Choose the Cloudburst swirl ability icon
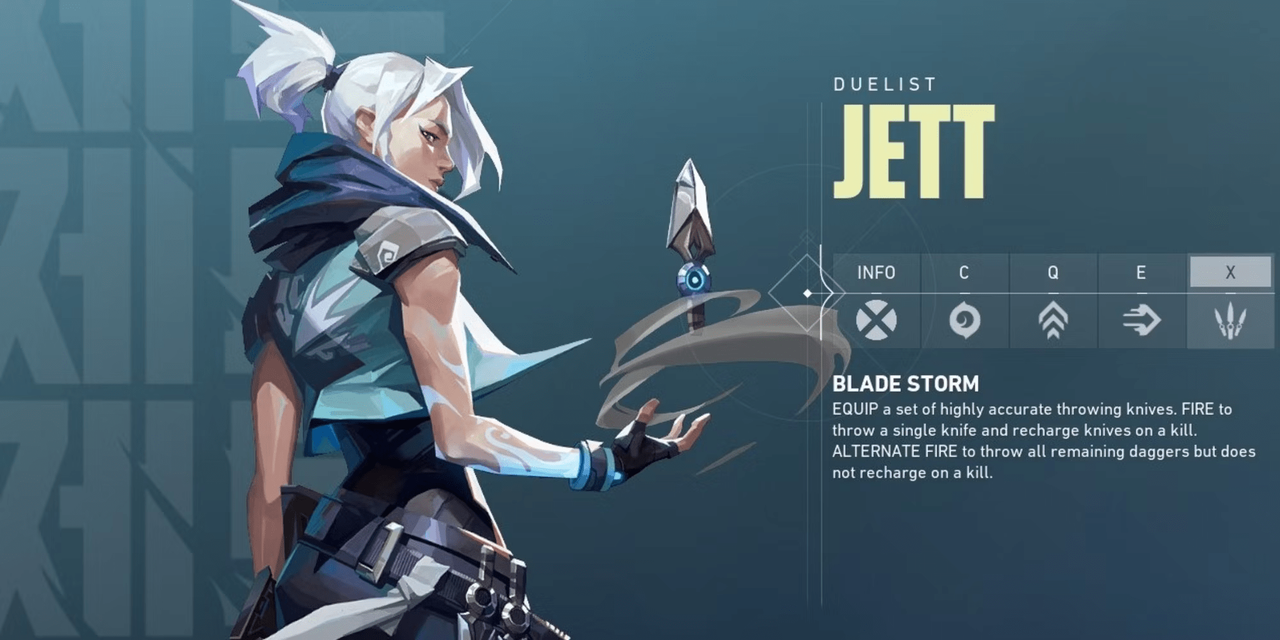The height and width of the screenshot is (640, 1280). [x=964, y=321]
